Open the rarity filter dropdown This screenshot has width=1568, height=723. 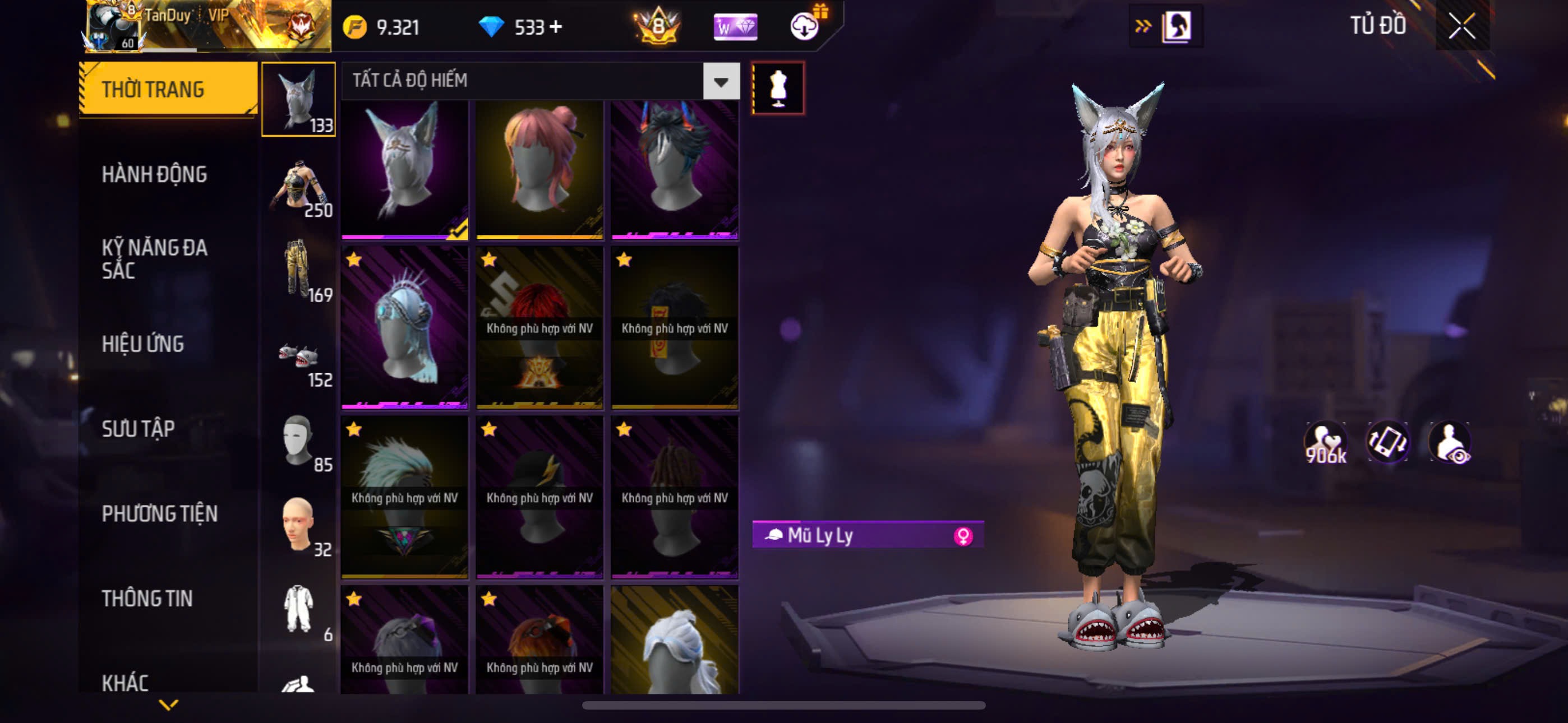[x=721, y=81]
